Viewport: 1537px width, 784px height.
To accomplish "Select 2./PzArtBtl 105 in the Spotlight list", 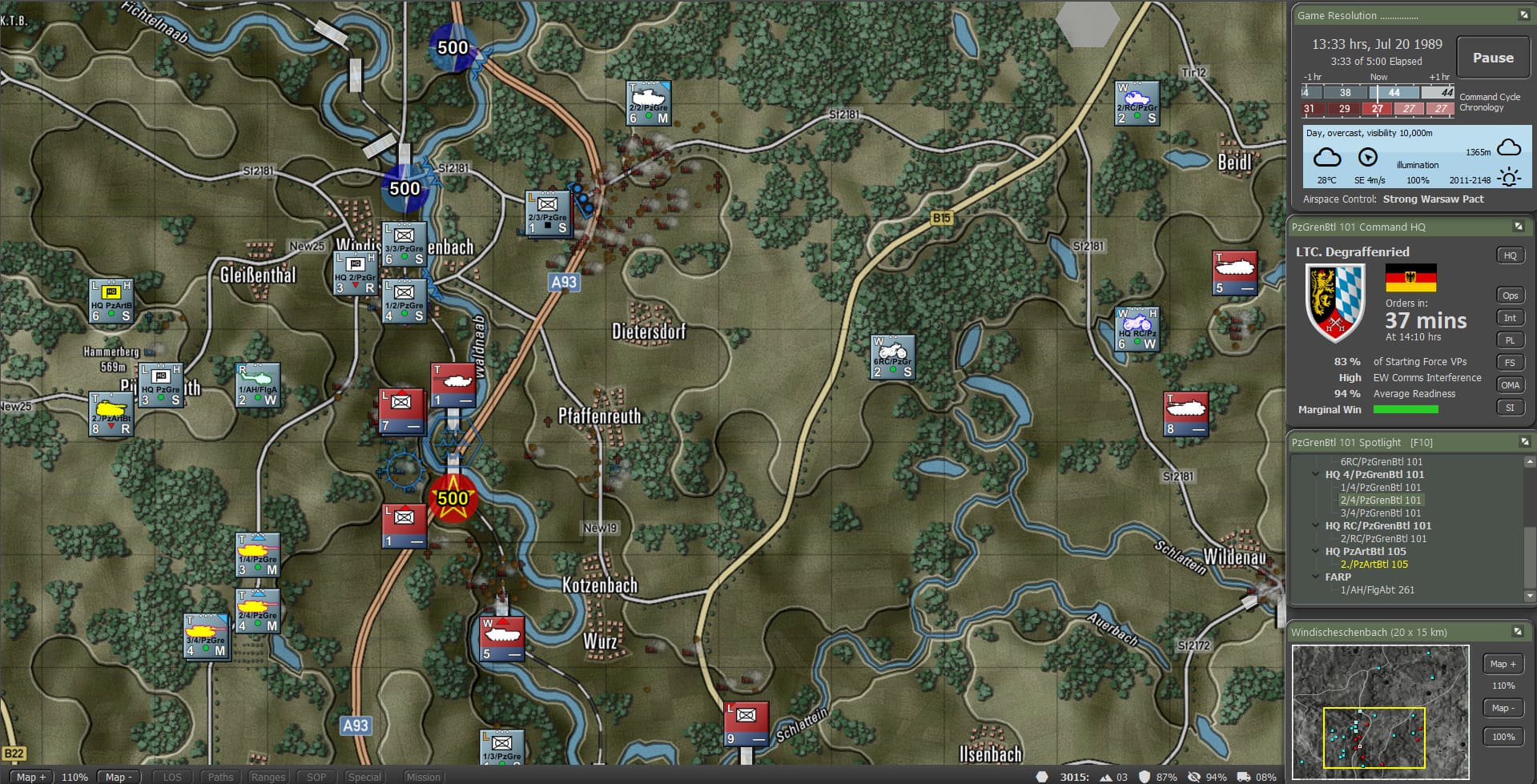I will coord(1374,564).
